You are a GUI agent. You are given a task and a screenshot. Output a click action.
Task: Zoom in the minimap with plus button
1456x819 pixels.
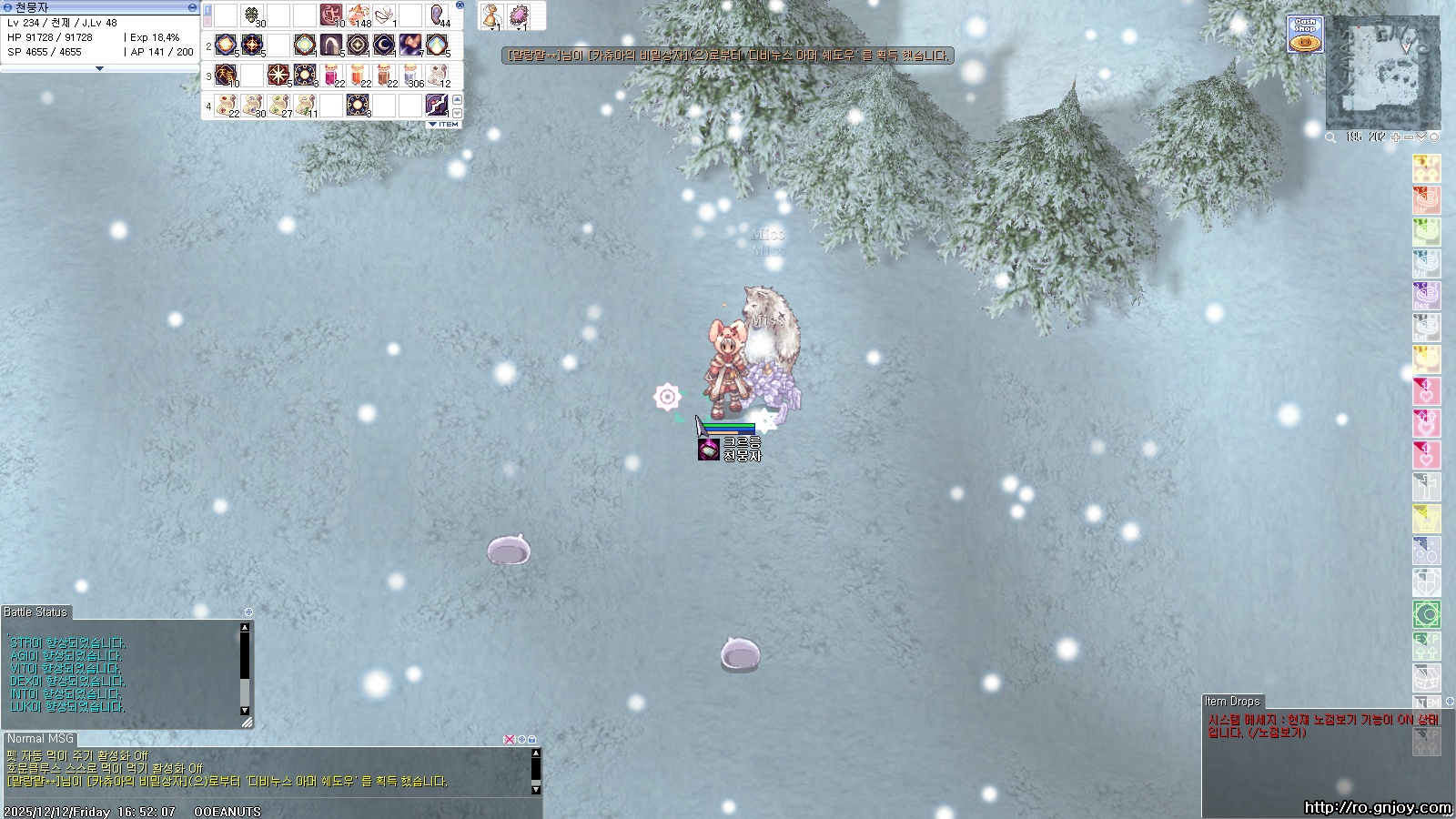pyautogui.click(x=1396, y=137)
